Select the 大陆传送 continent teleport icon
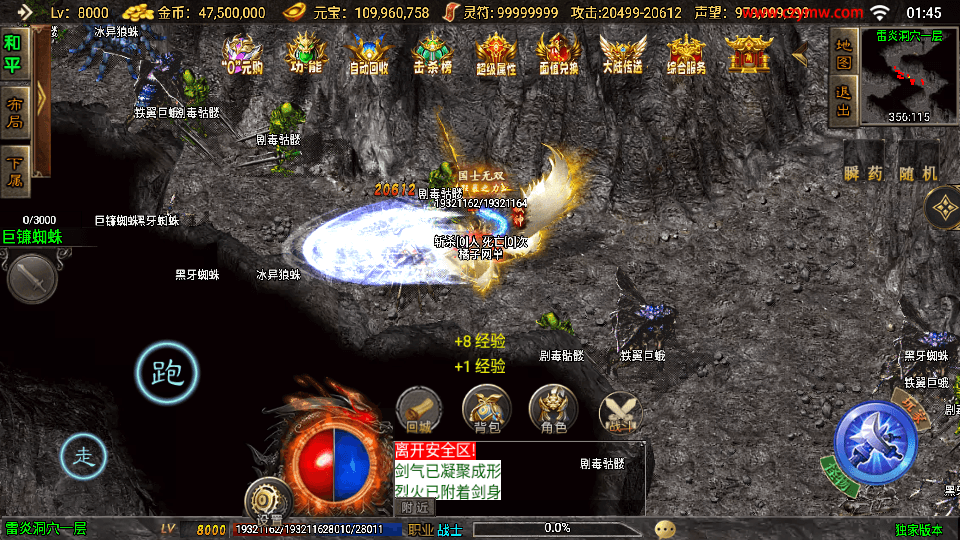The image size is (960, 540). pos(622,55)
